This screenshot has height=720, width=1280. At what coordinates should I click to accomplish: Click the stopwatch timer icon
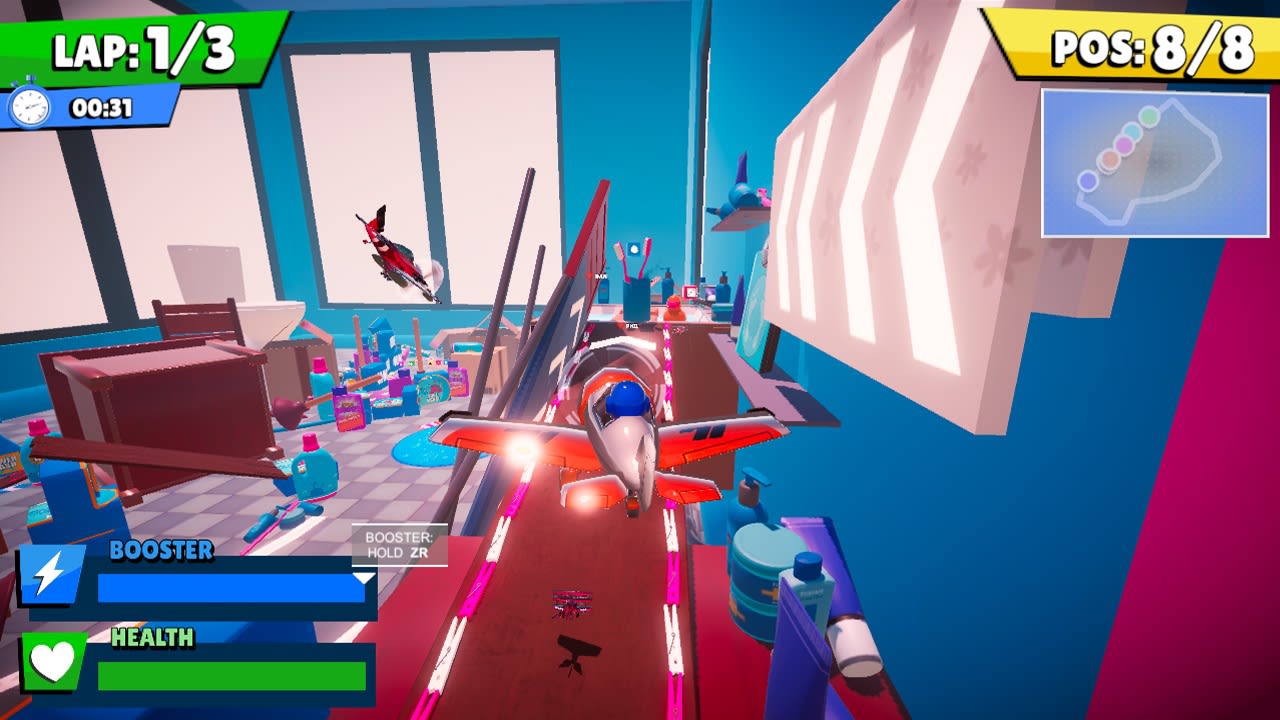point(29,106)
